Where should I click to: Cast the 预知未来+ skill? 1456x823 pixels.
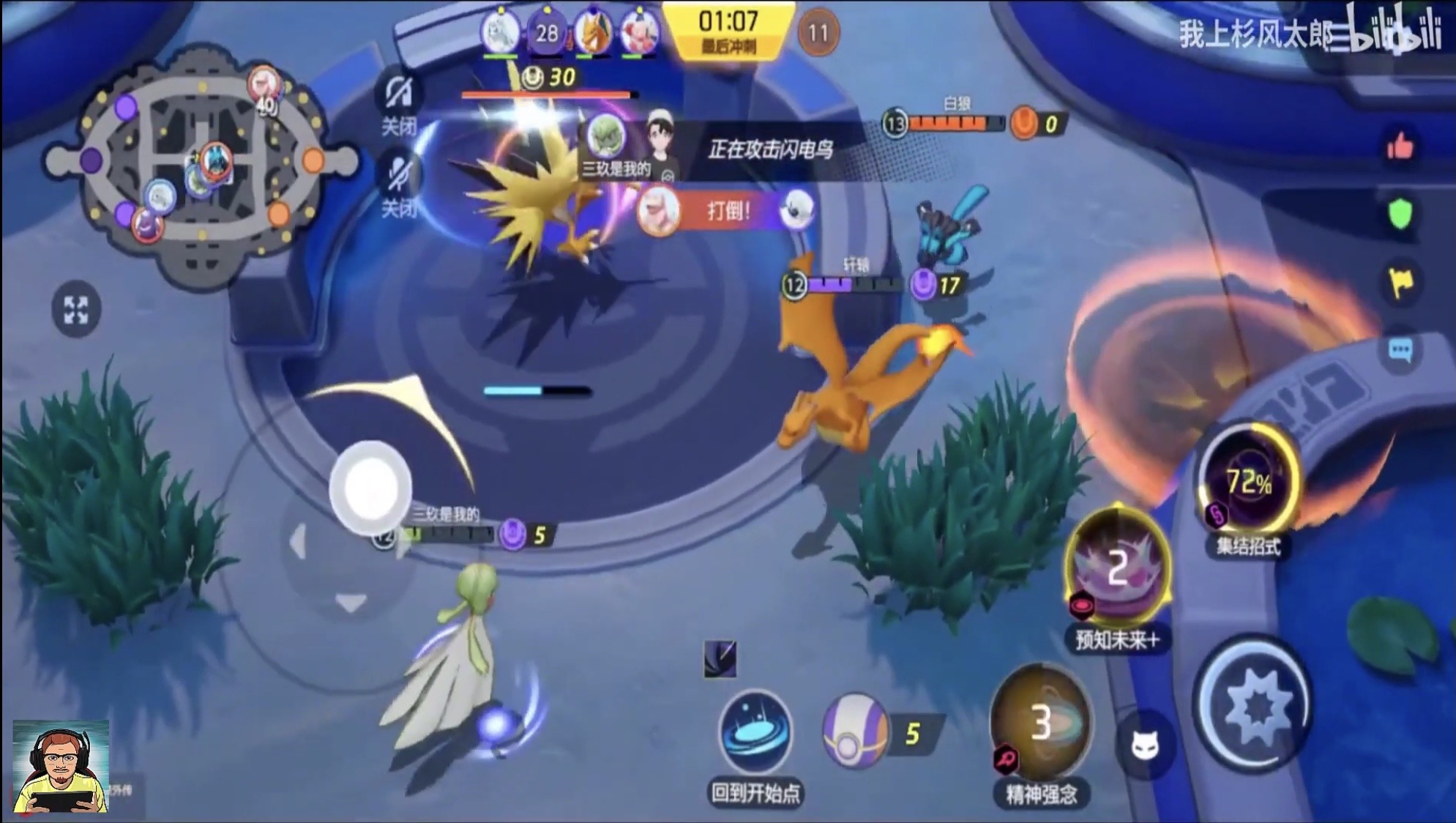click(x=1117, y=566)
